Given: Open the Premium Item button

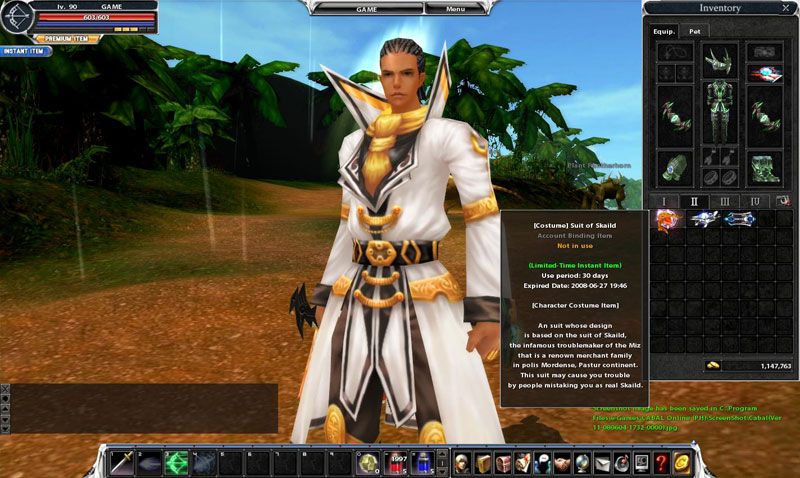Looking at the screenshot, I should click(x=67, y=39).
